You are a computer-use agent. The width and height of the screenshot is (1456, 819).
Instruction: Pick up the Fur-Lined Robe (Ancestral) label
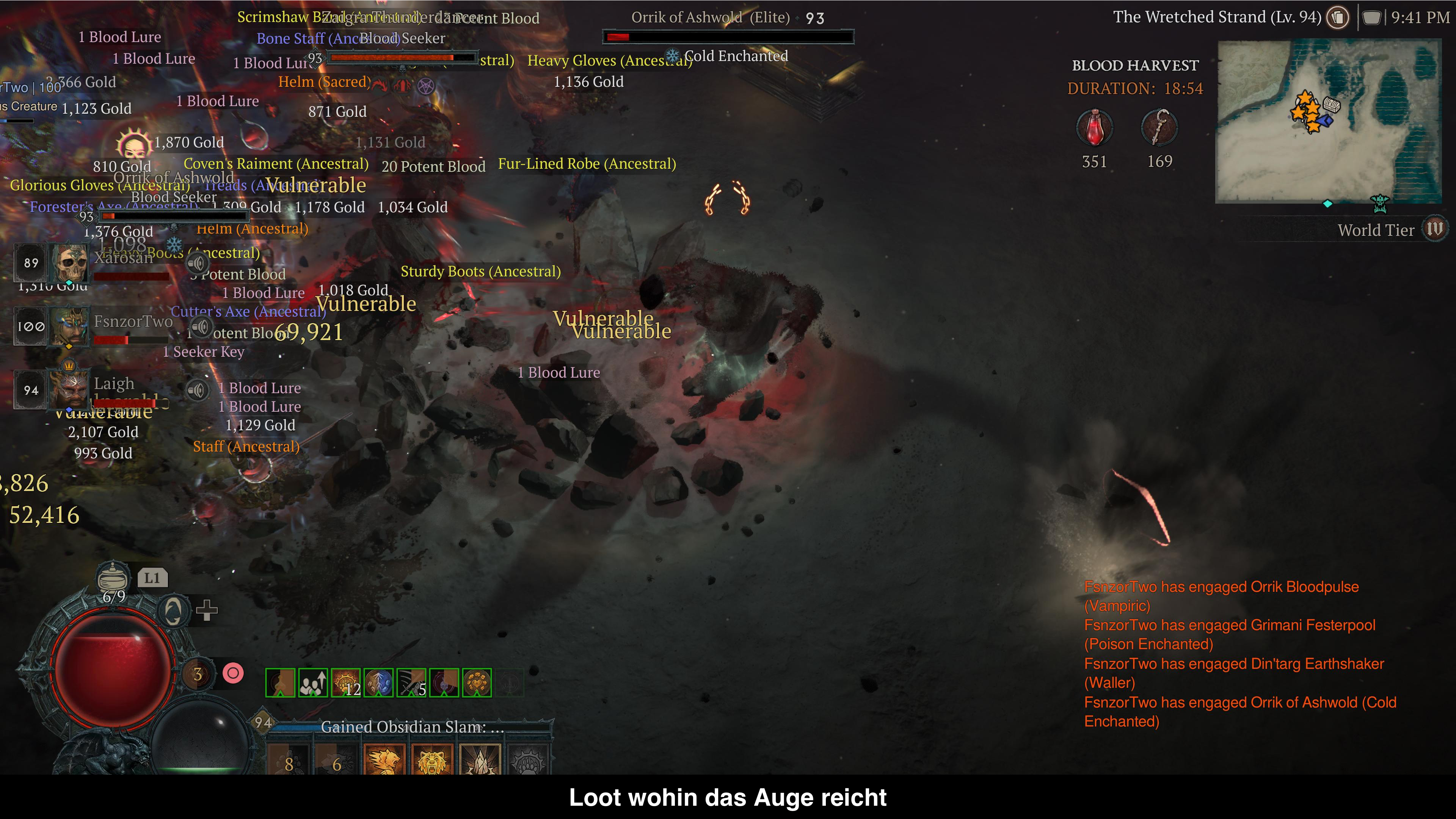tap(587, 164)
